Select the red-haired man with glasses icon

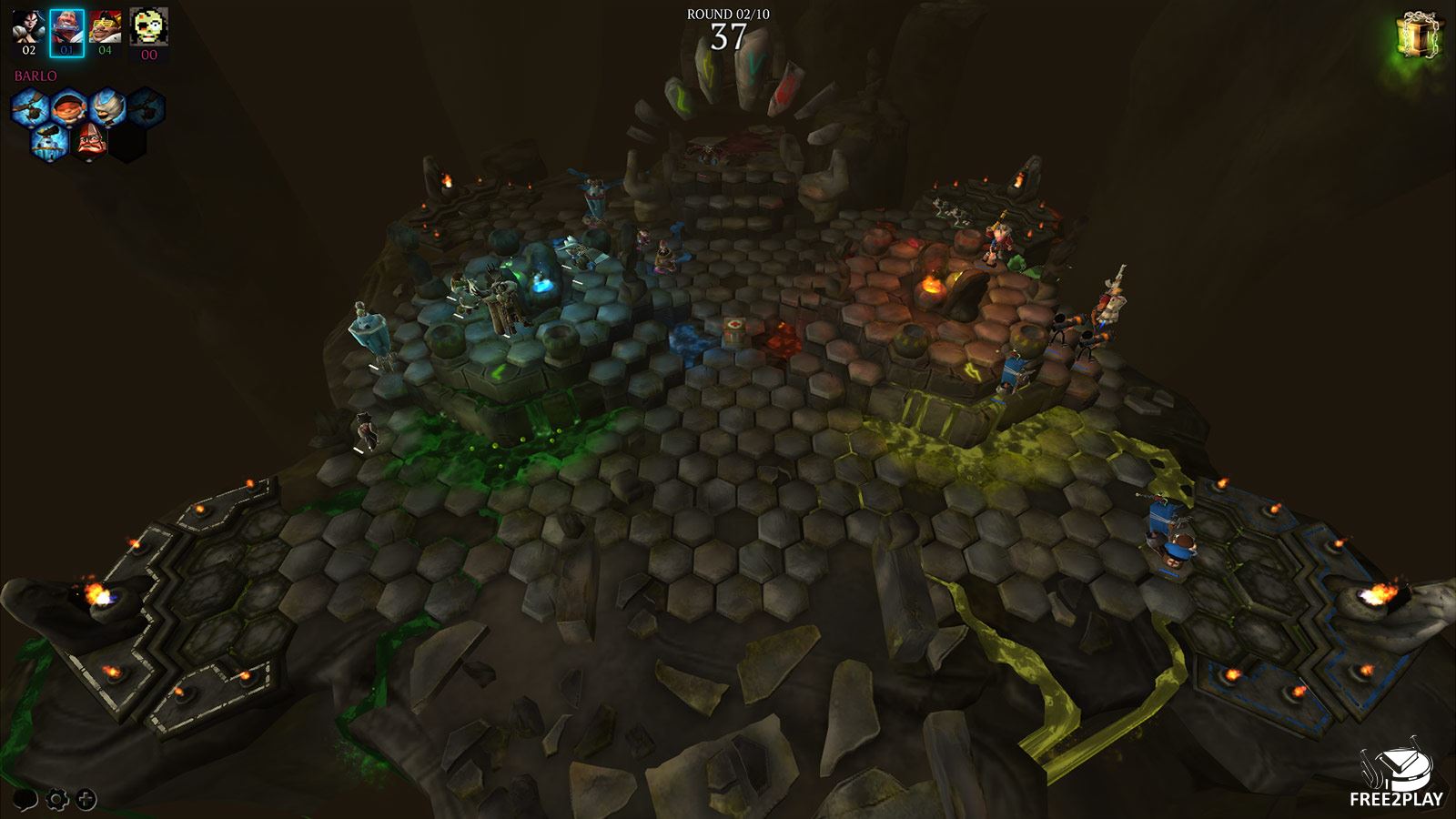tap(87, 143)
